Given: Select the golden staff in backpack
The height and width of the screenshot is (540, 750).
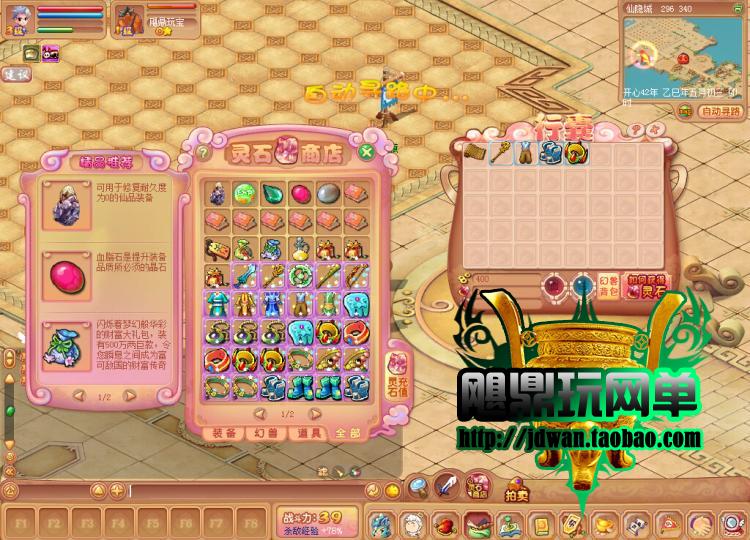Looking at the screenshot, I should coord(497,154).
